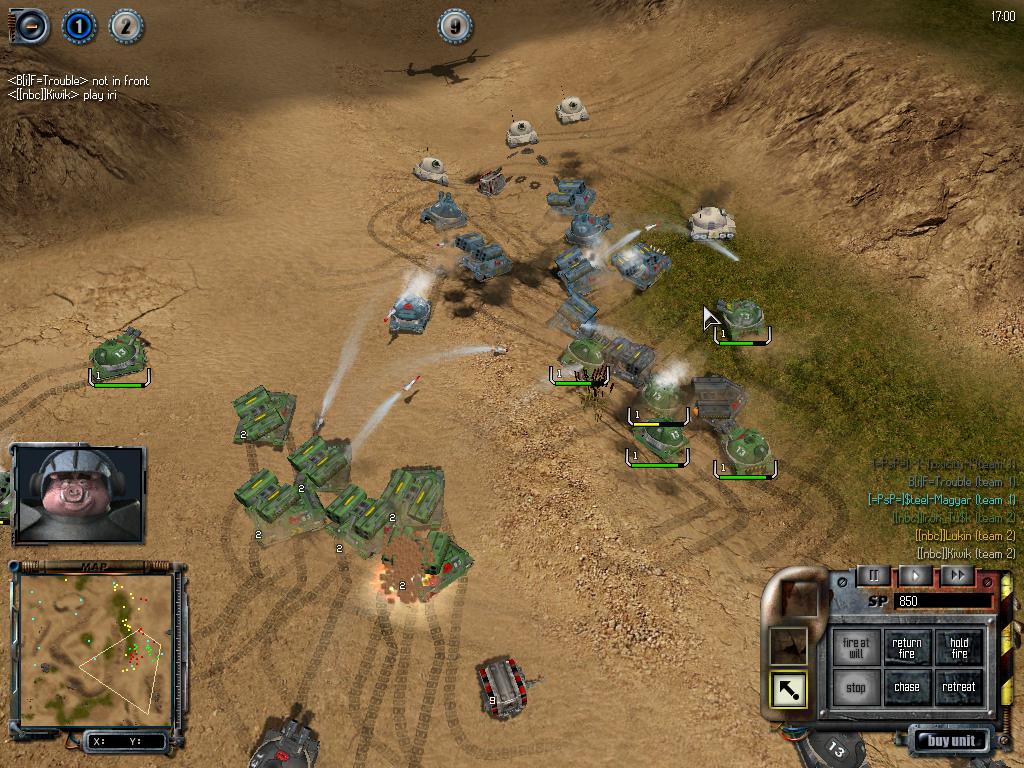1024x768 pixels.
Task: Select the fire at will order
Action: [x=856, y=648]
